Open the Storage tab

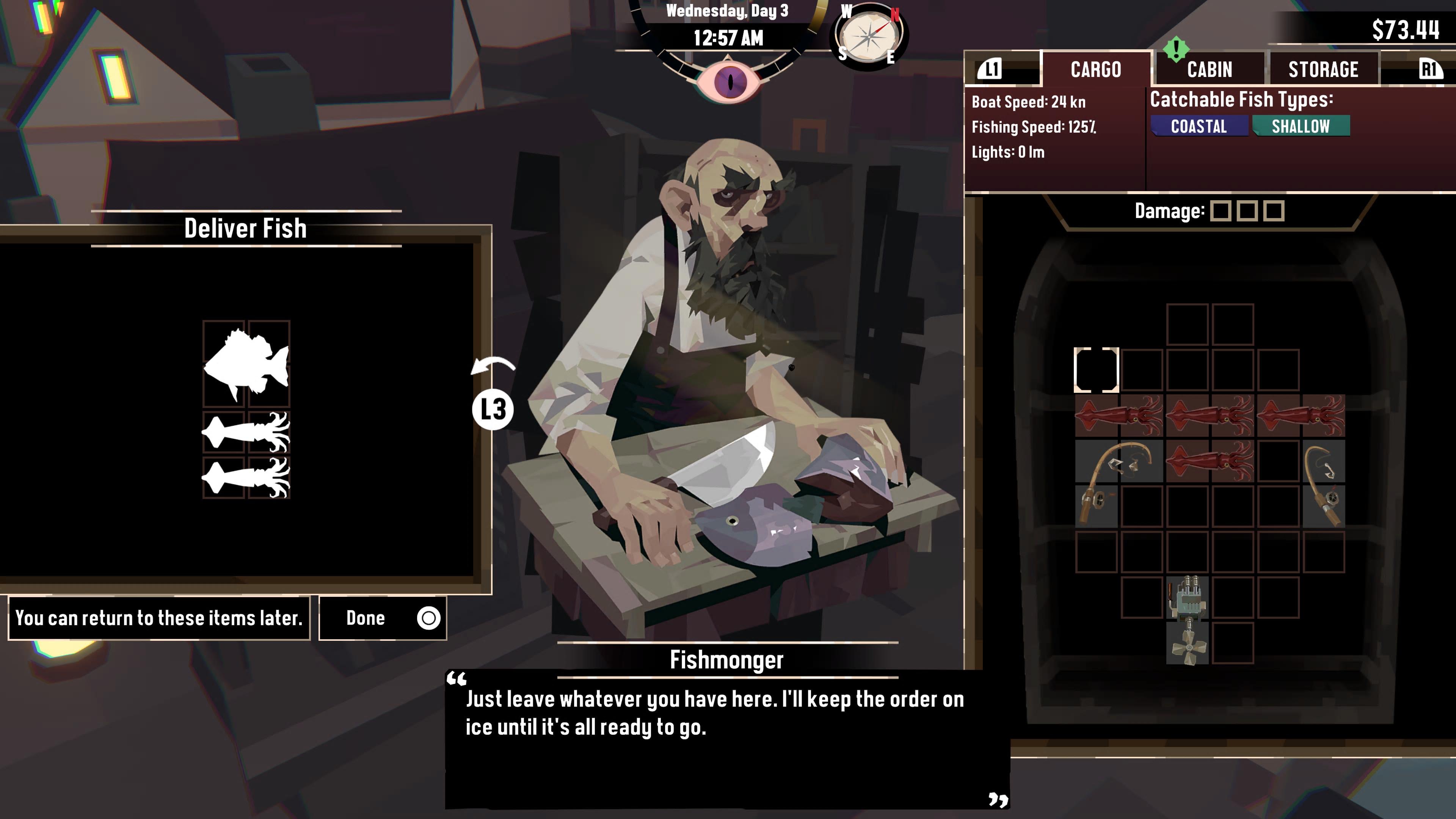coord(1323,69)
